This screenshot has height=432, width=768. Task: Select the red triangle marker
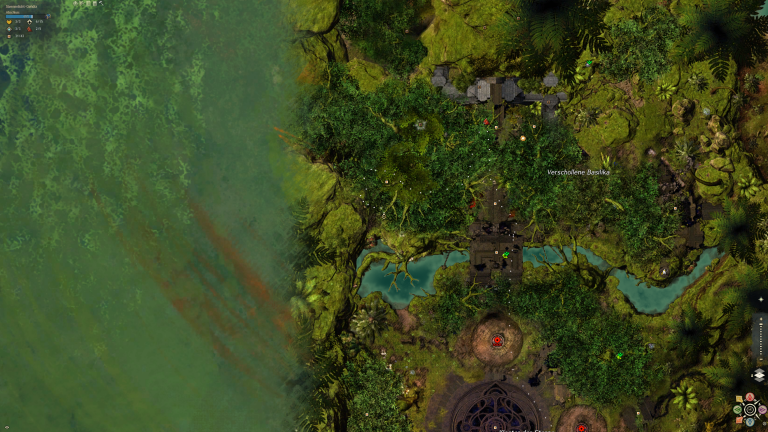(750, 397)
